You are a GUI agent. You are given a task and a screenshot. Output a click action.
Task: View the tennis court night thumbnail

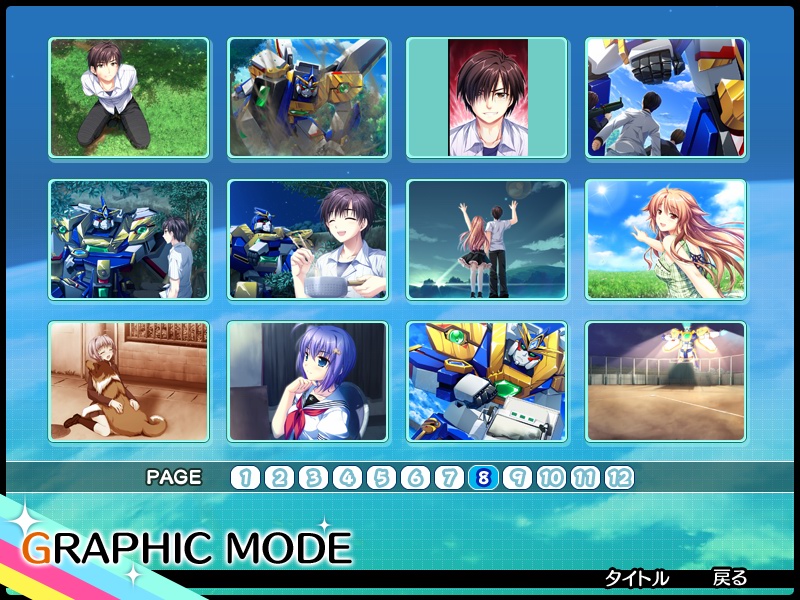[665, 382]
